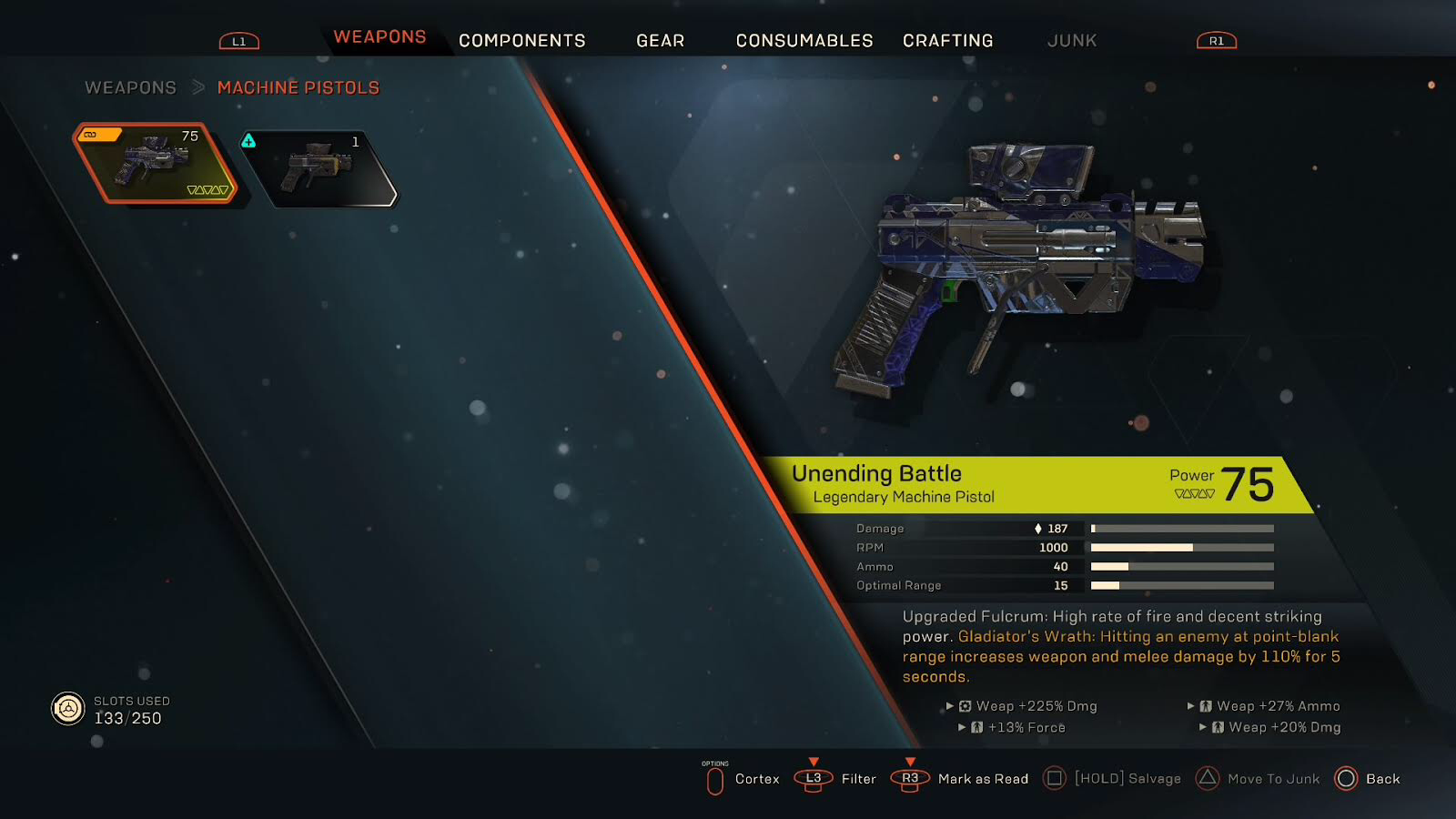The width and height of the screenshot is (1456, 819).
Task: Select the power 75 machine pistol slot
Action: (x=155, y=163)
